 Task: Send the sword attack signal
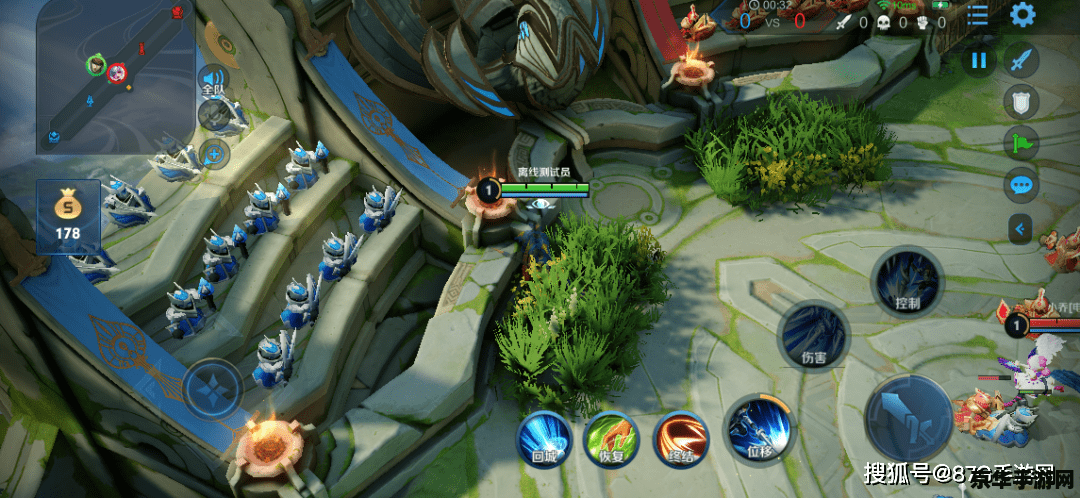tap(1021, 60)
